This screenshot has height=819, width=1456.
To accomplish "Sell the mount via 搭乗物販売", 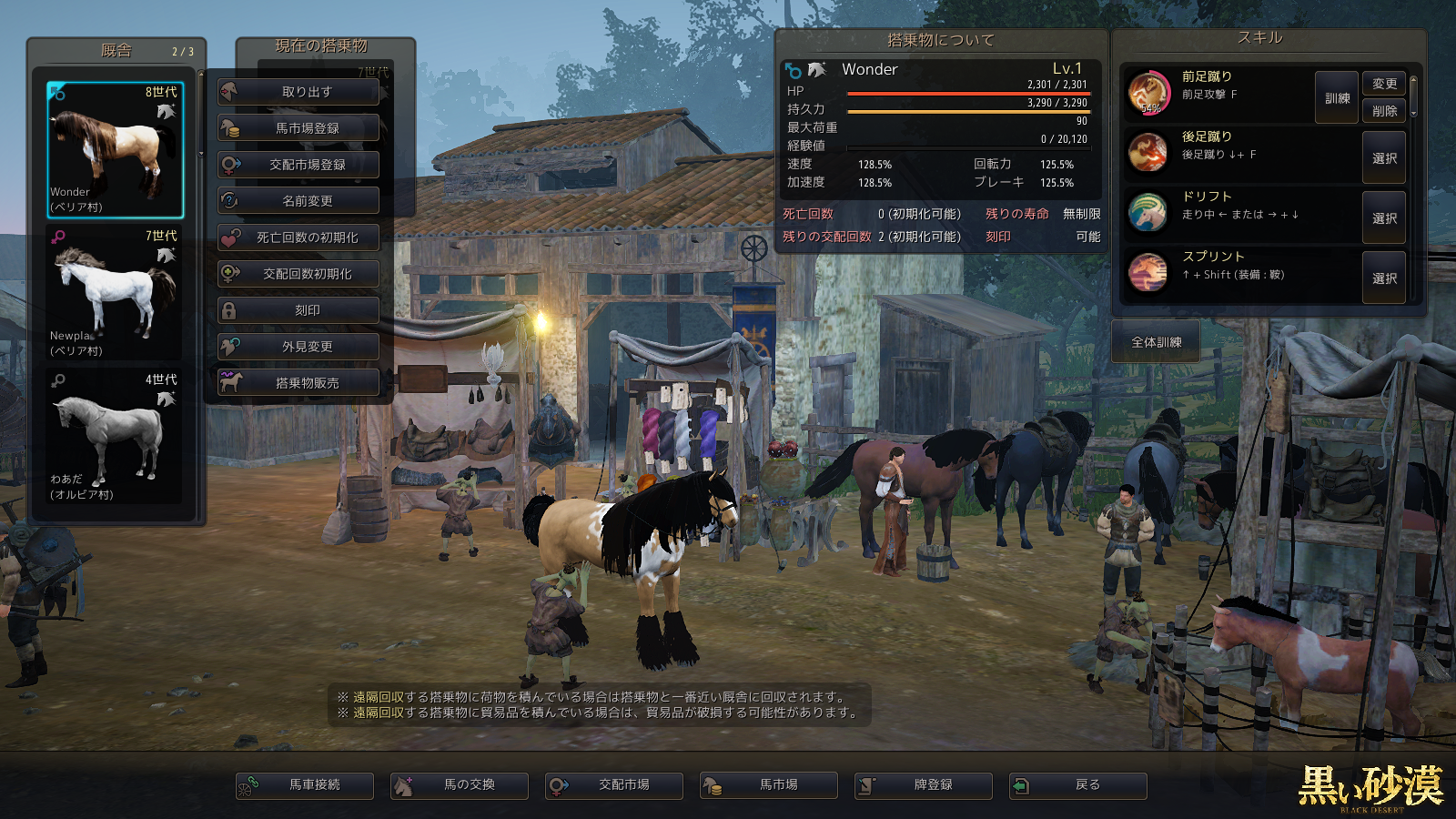I will (298, 383).
